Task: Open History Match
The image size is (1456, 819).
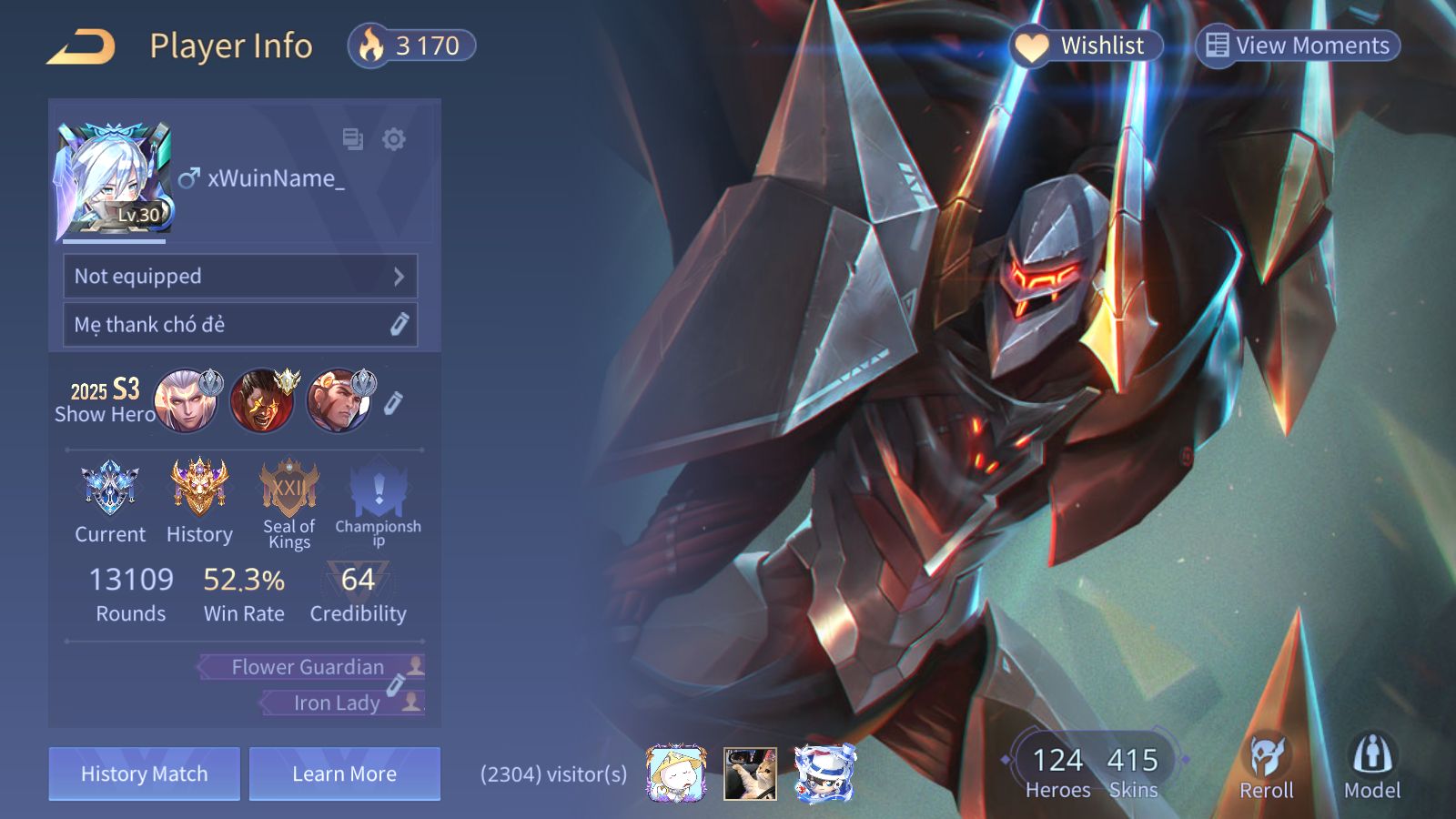Action: pos(145,774)
